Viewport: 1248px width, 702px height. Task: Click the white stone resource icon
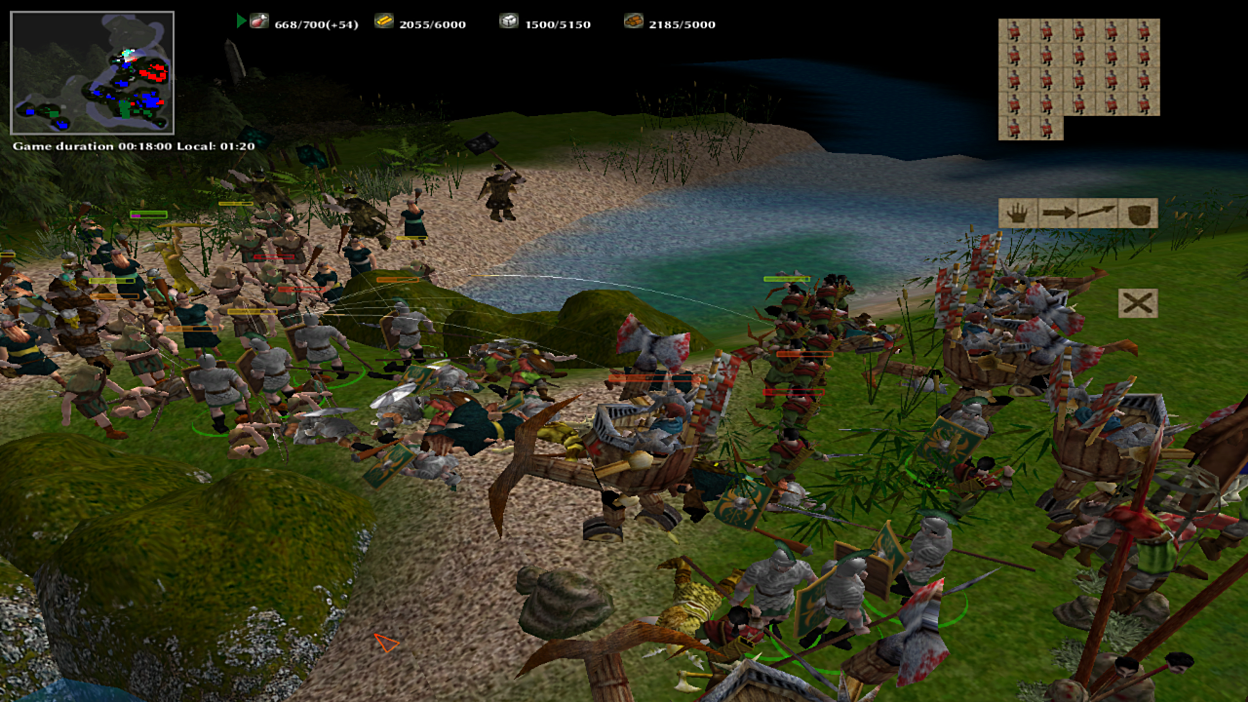[509, 21]
